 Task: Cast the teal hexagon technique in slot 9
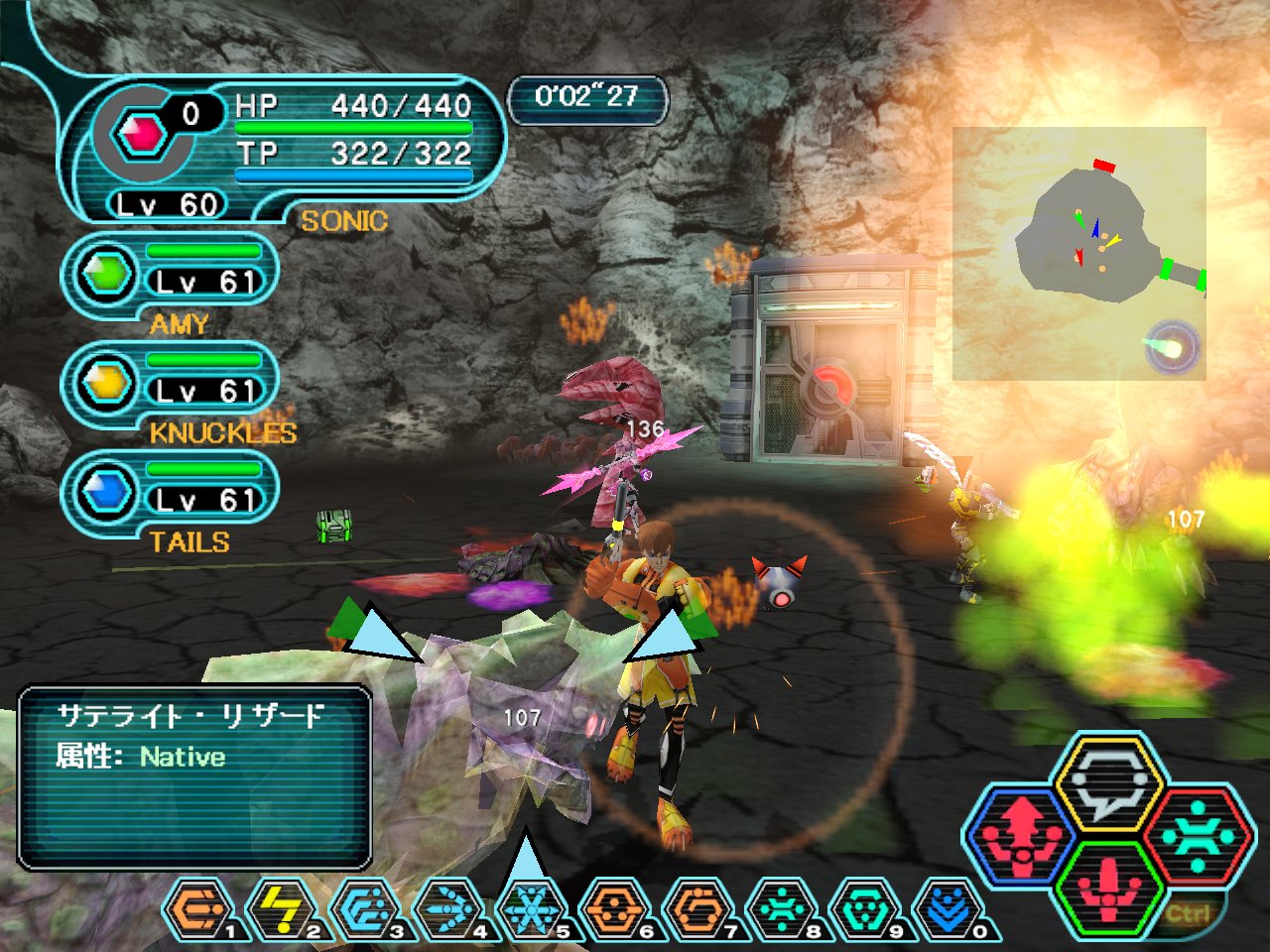pyautogui.click(x=865, y=907)
